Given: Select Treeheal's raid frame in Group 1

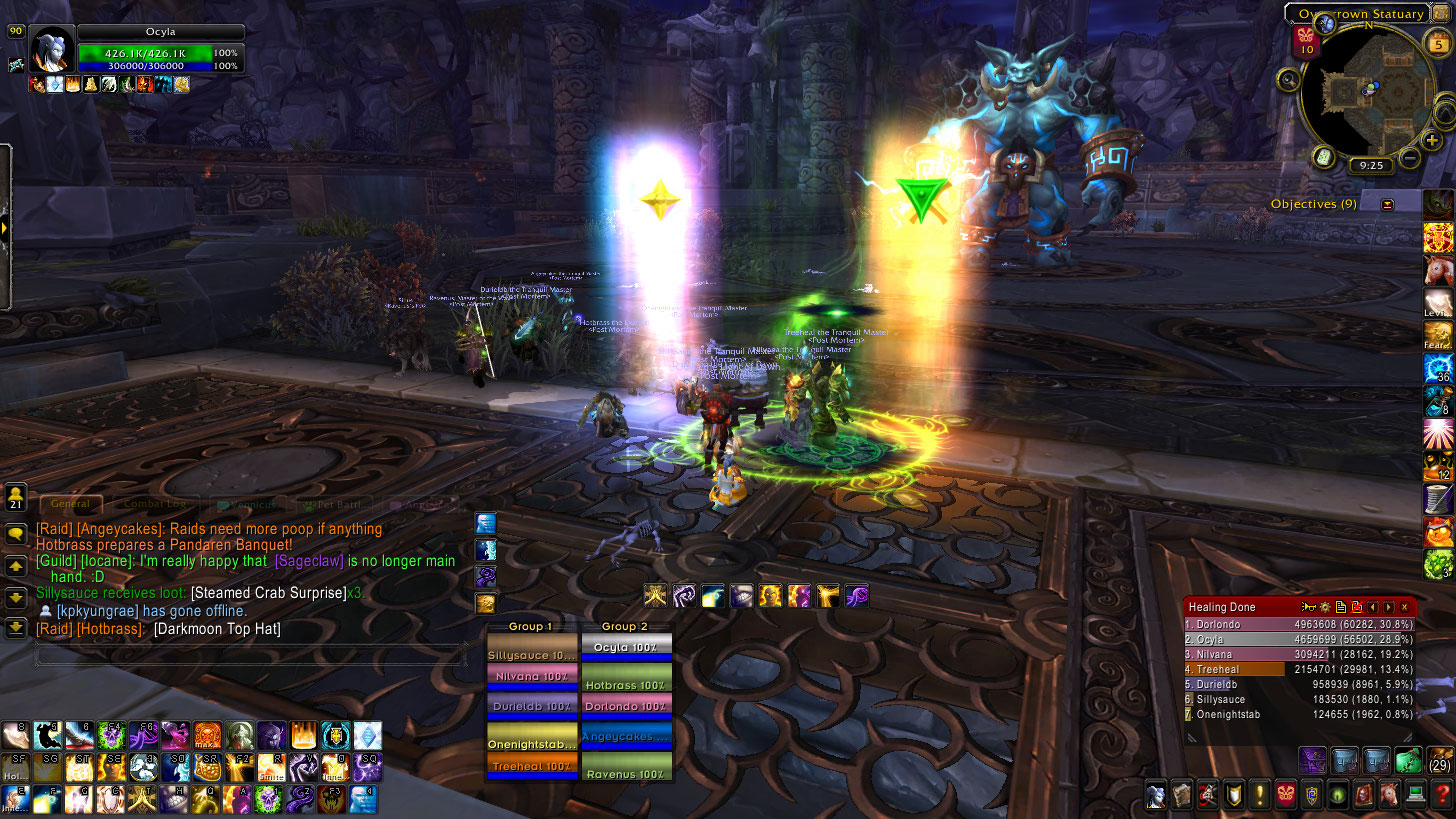Looking at the screenshot, I should (531, 767).
